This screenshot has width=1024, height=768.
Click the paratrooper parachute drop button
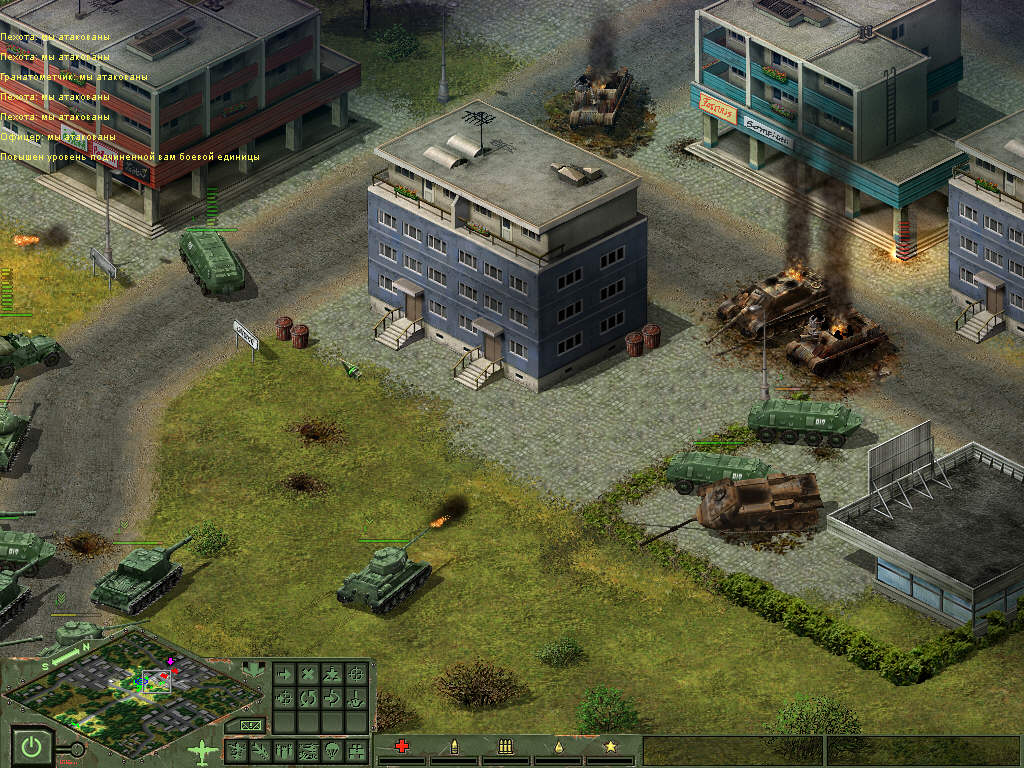click(x=332, y=750)
